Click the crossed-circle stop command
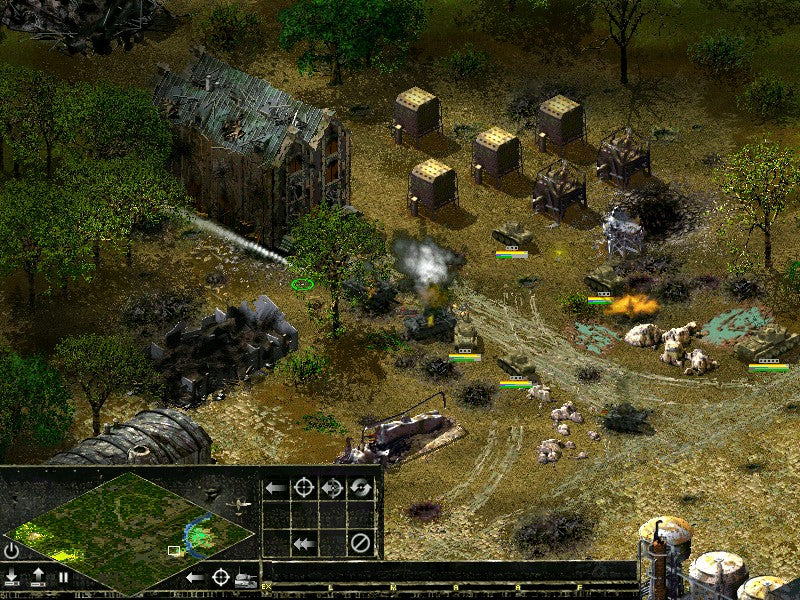This screenshot has width=800, height=600. (x=360, y=544)
